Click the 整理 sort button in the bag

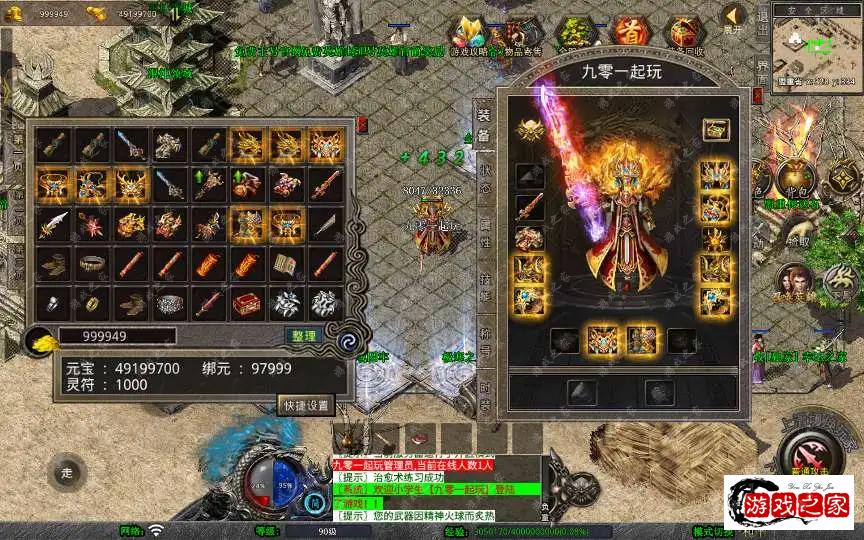point(300,336)
